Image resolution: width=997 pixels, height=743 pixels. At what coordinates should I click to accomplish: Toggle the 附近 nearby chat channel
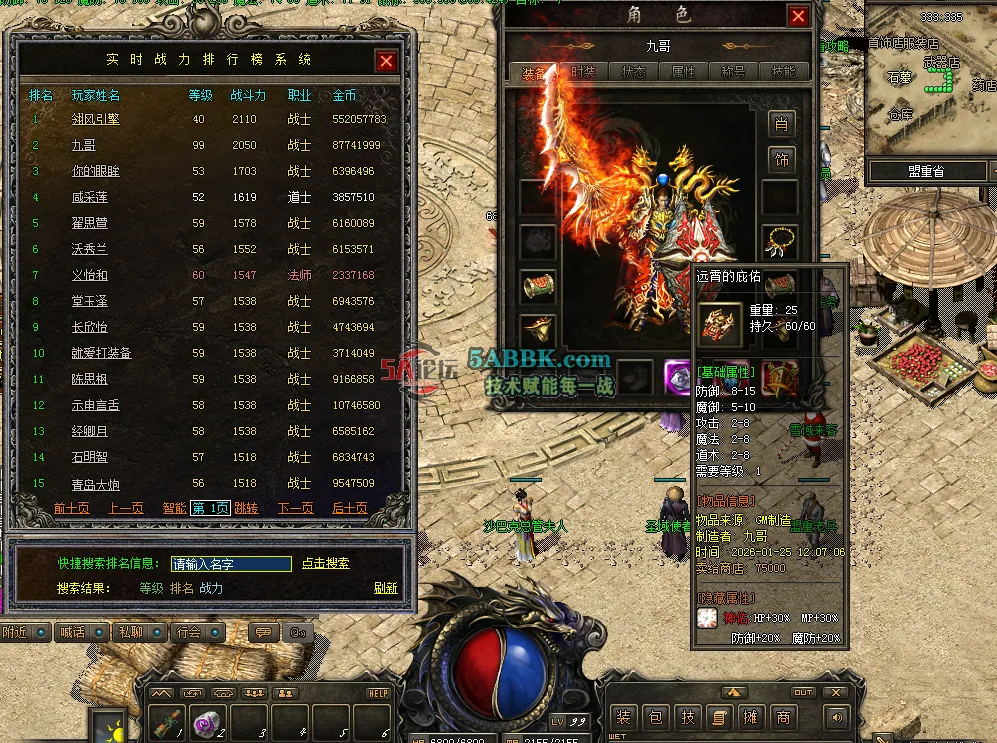point(24,632)
